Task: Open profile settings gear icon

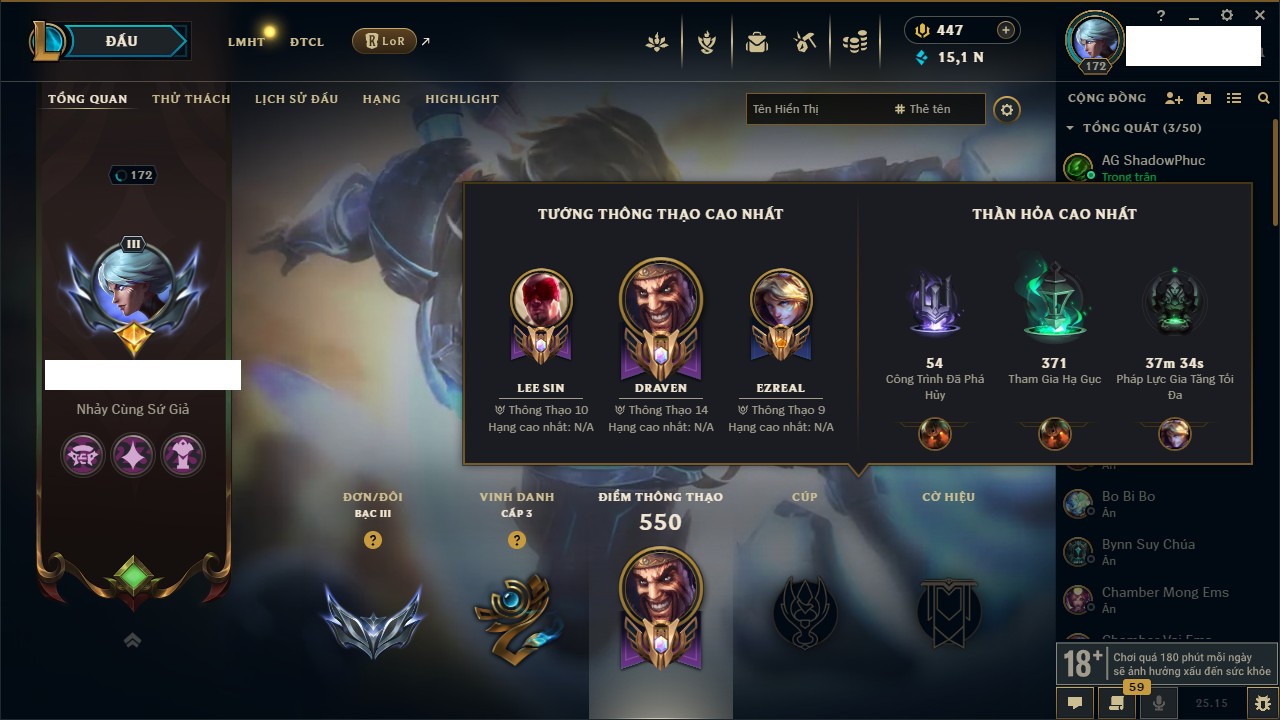Action: pyautogui.click(x=1007, y=109)
